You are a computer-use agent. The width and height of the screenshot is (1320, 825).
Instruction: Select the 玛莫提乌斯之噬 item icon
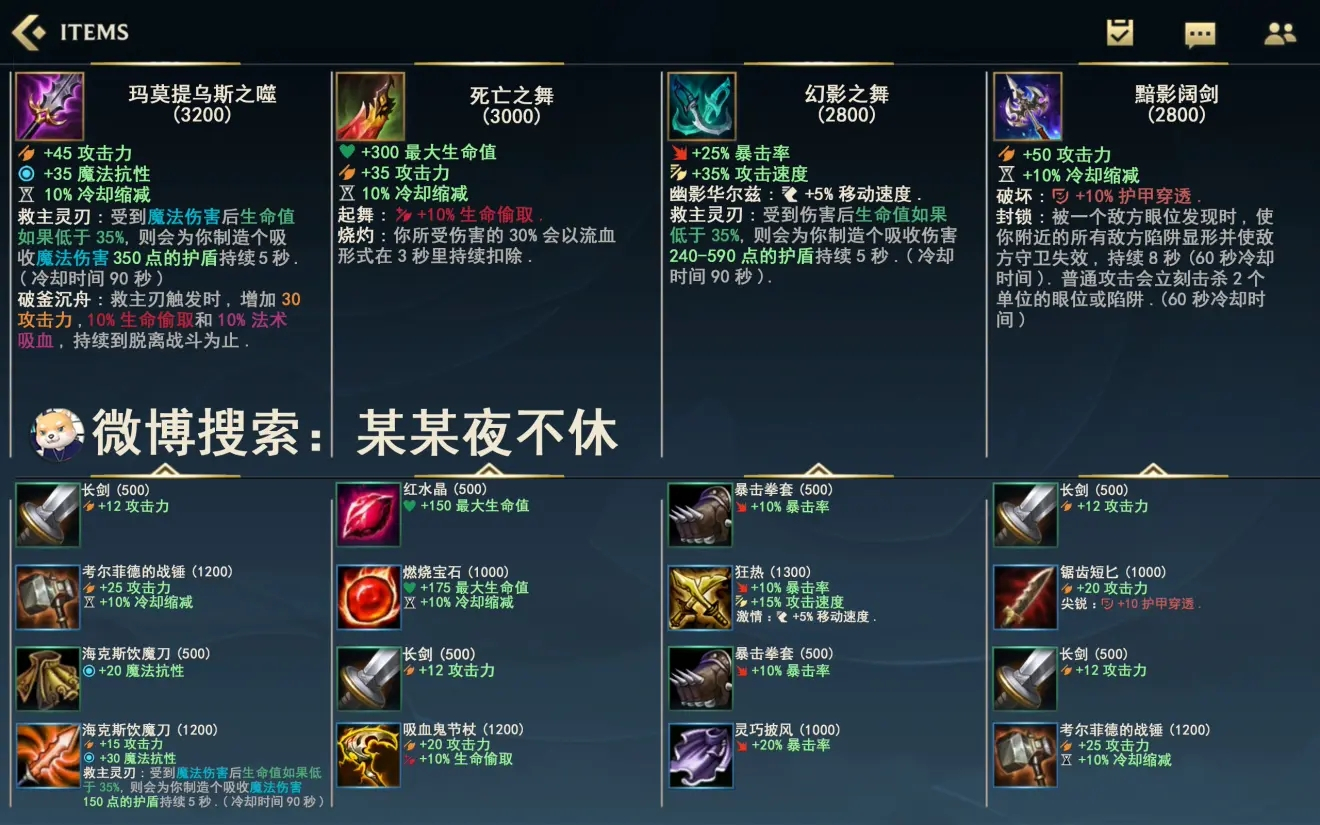[50, 105]
